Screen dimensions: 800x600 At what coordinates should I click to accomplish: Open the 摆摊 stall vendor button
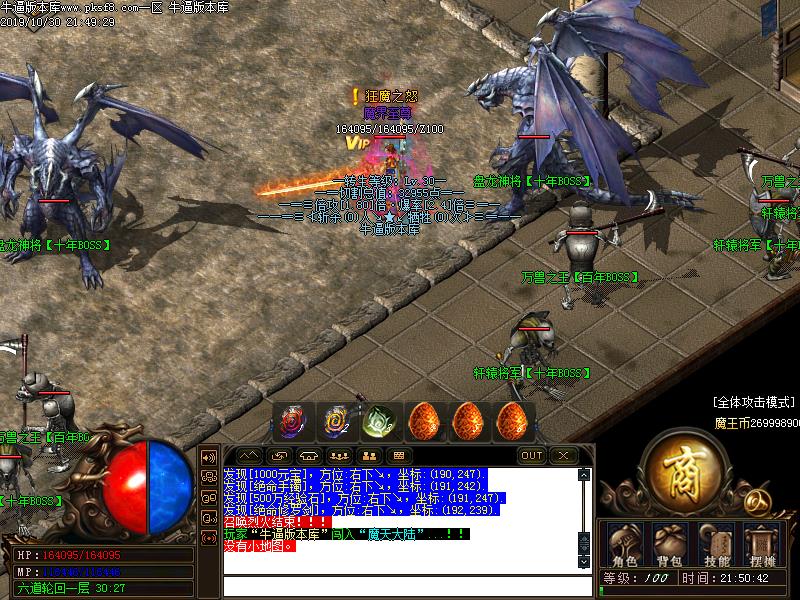click(762, 546)
